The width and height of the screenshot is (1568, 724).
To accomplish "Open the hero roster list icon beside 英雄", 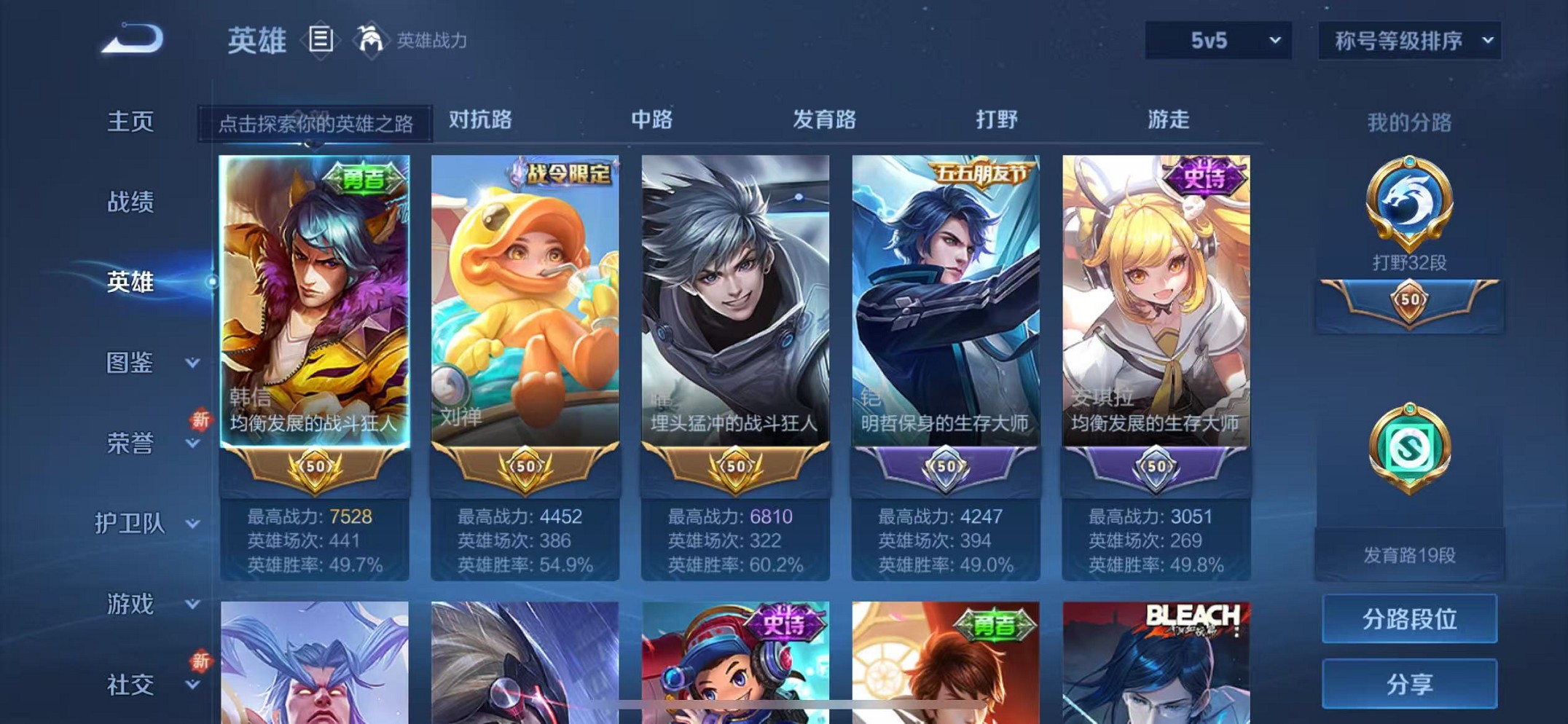I will 321,38.
